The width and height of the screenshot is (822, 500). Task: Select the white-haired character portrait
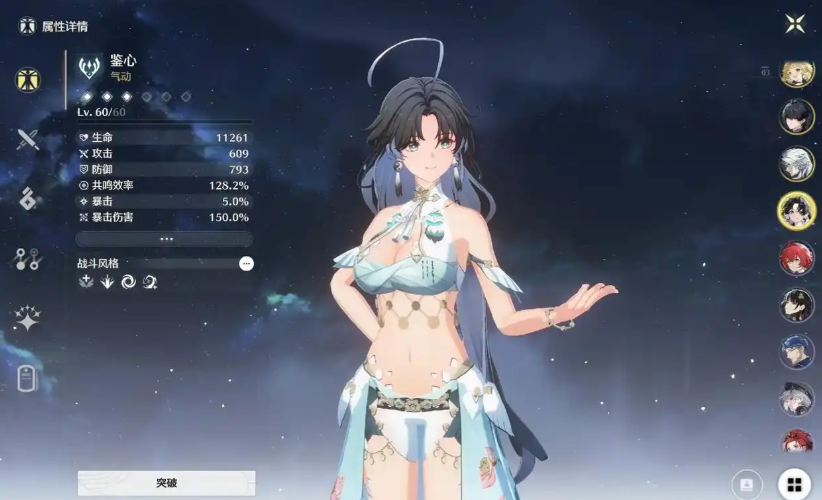(797, 164)
